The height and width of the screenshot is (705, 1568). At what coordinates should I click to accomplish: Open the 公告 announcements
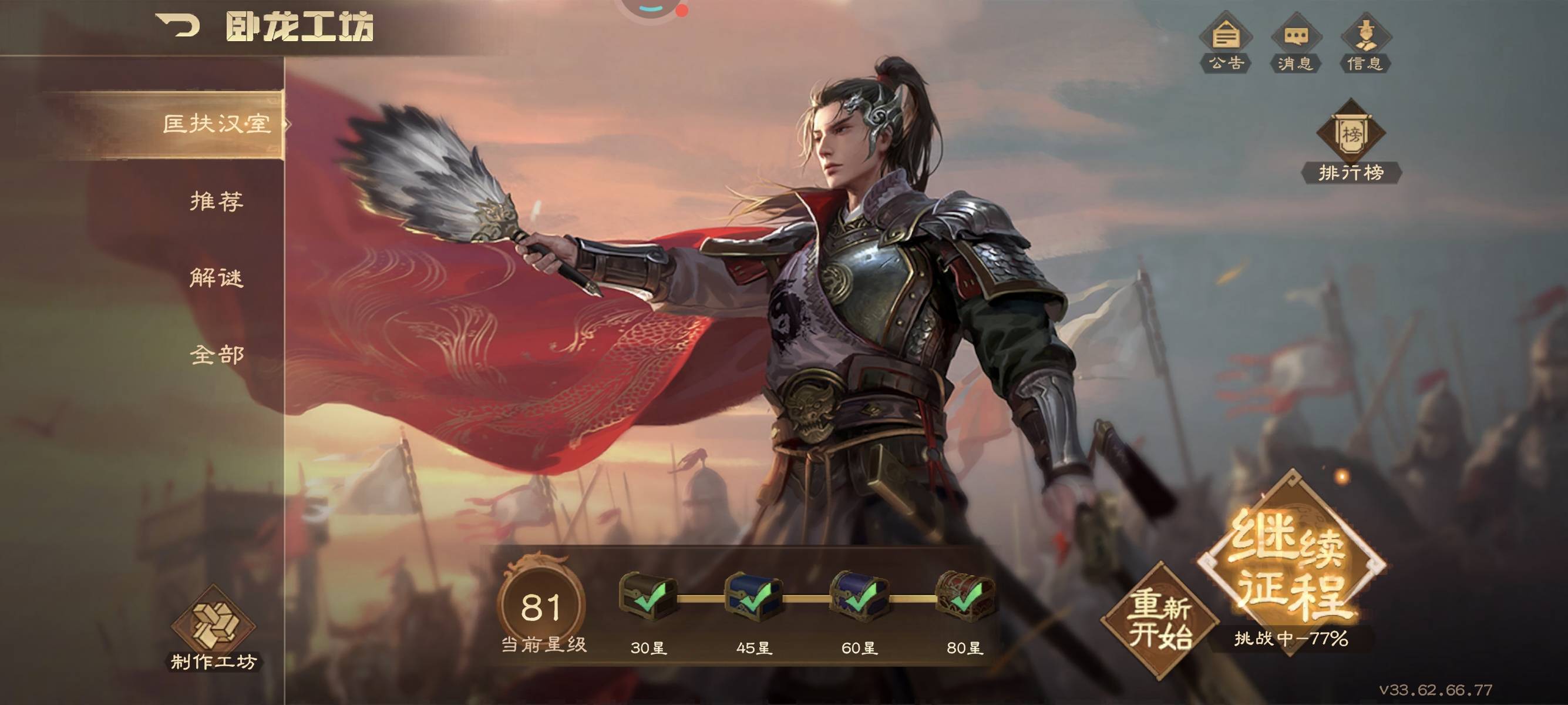click(1225, 43)
